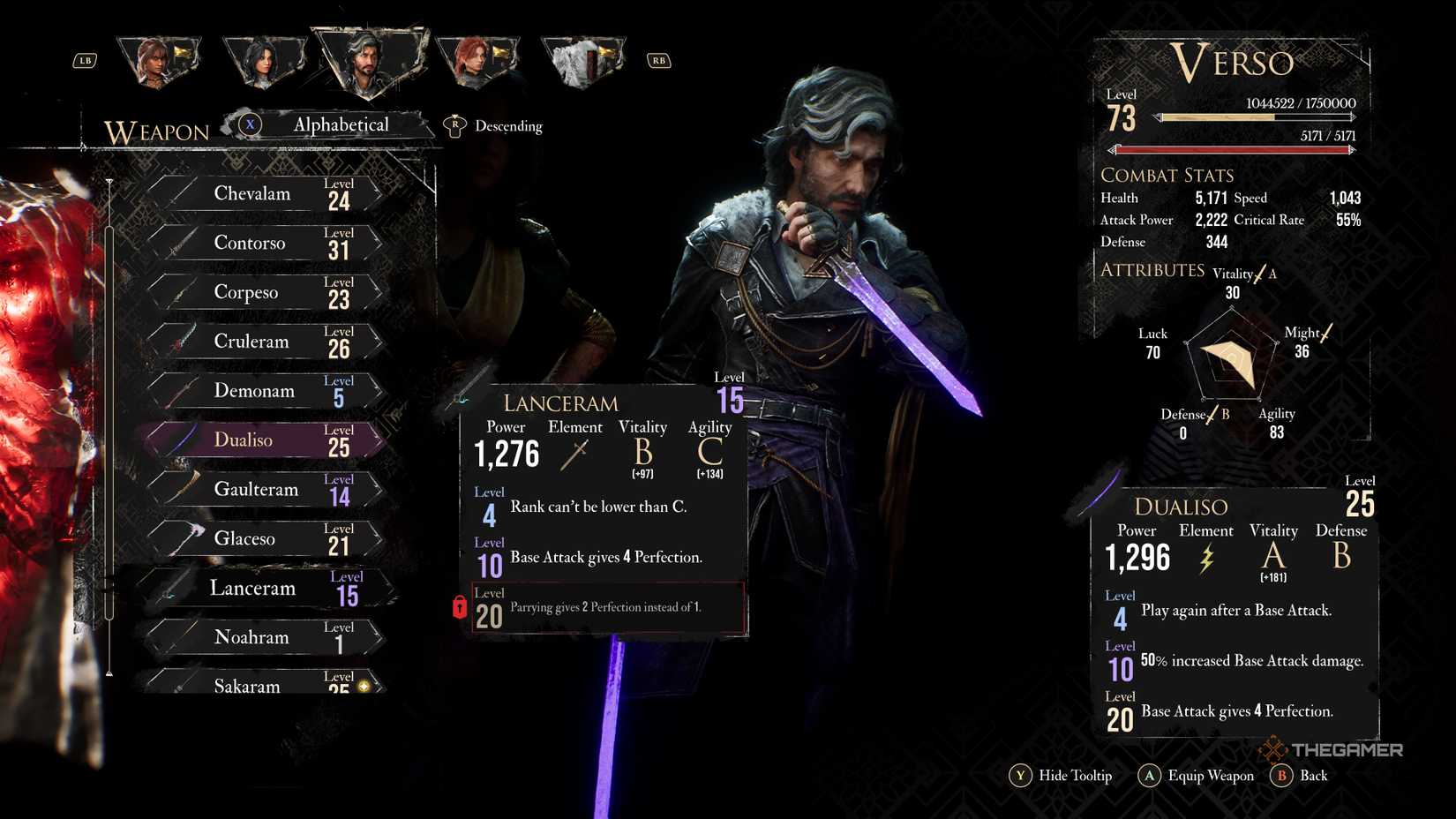Viewport: 1456px width, 819px height.
Task: Switch the sorting mode with the X option
Action: 251,124
